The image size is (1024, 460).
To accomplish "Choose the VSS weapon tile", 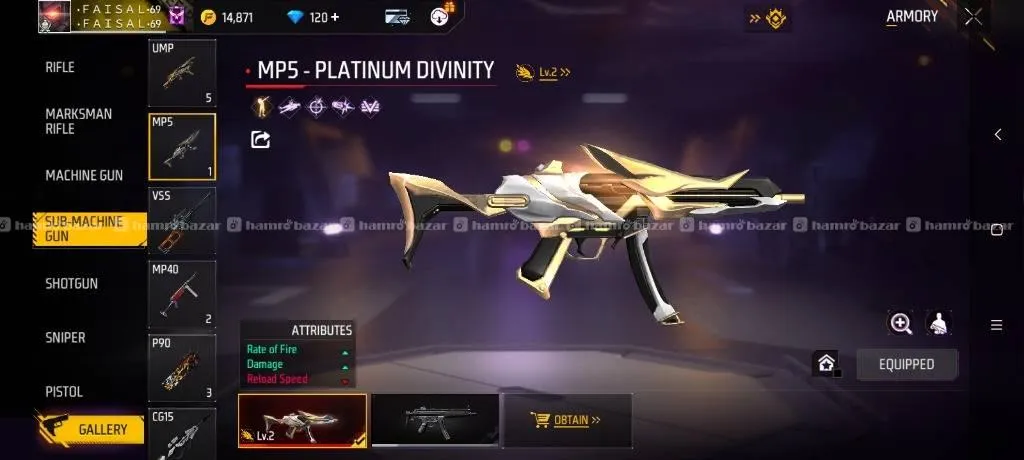I will click(182, 220).
